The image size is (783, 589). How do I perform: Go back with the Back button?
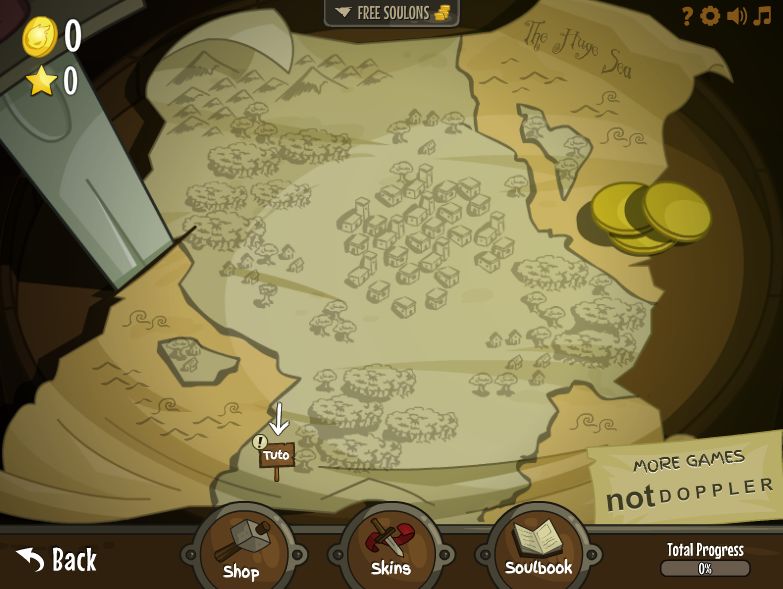(x=57, y=560)
